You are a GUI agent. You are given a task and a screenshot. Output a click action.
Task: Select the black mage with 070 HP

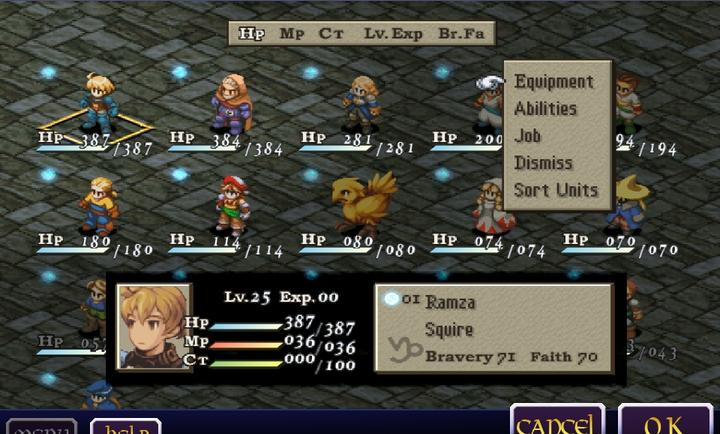630,203
